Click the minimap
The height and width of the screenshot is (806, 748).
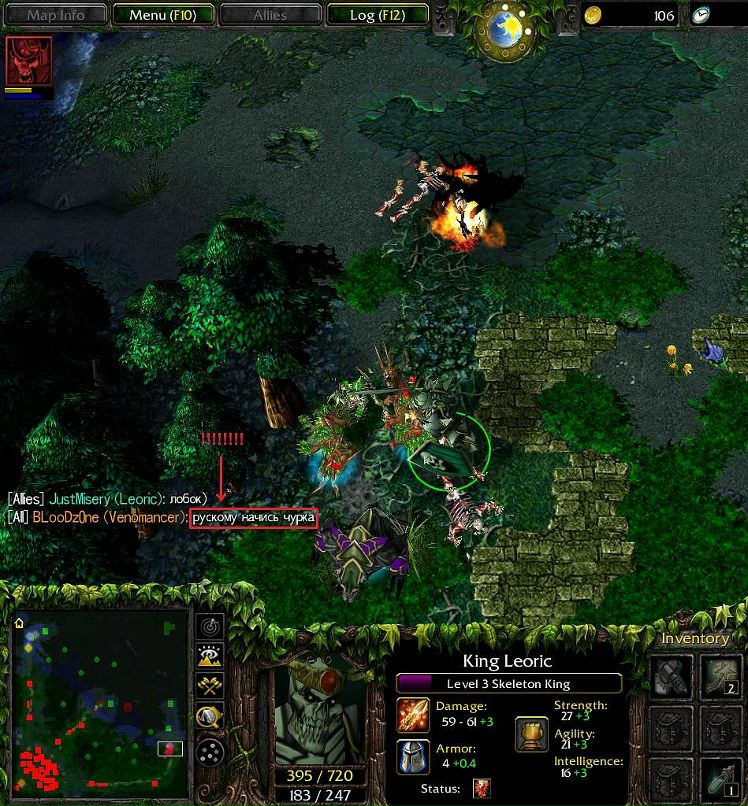point(100,700)
